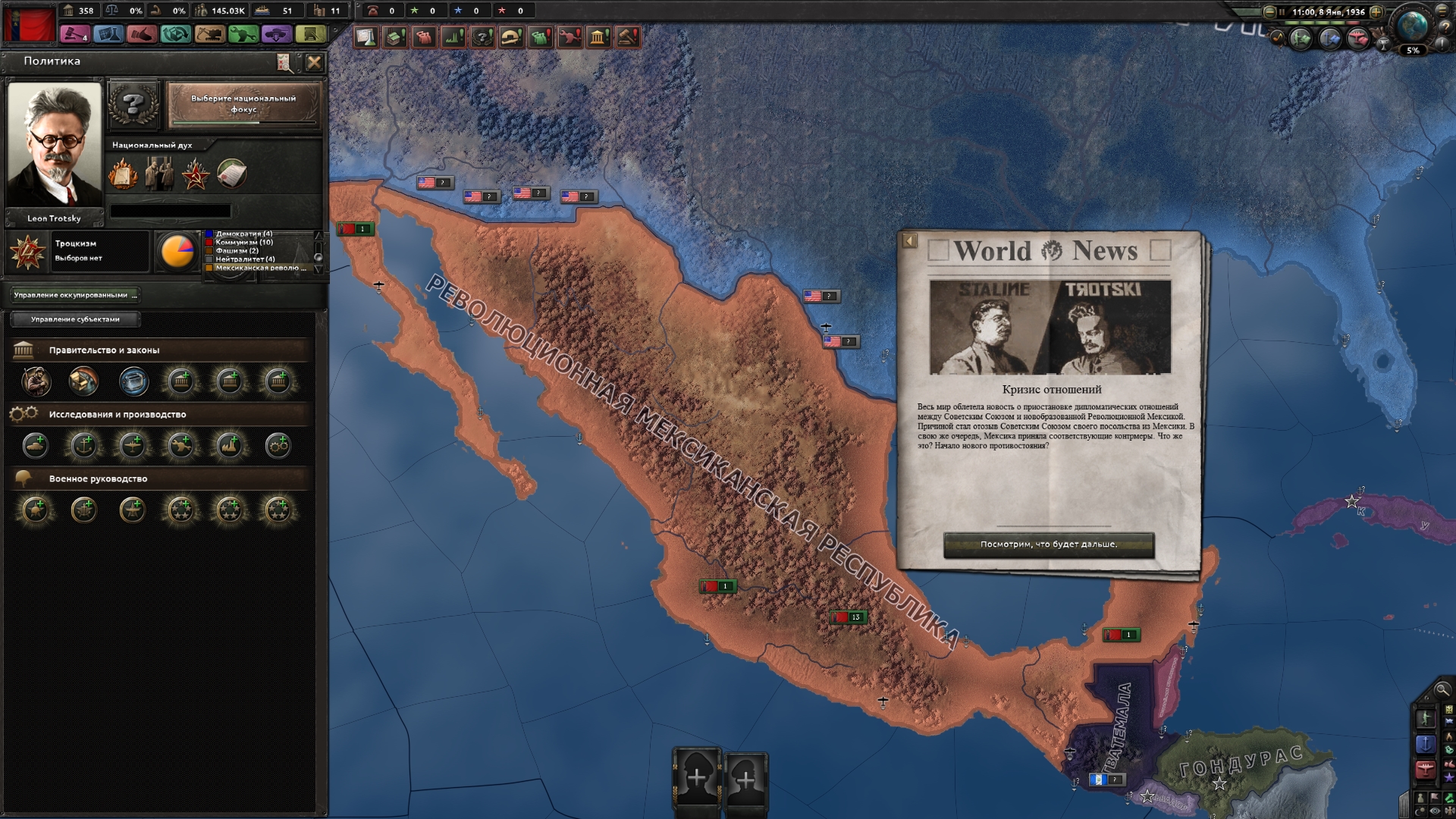This screenshot has width=1456, height=819.
Task: Select the army overview soldier icon near the clock
Action: [1299, 39]
